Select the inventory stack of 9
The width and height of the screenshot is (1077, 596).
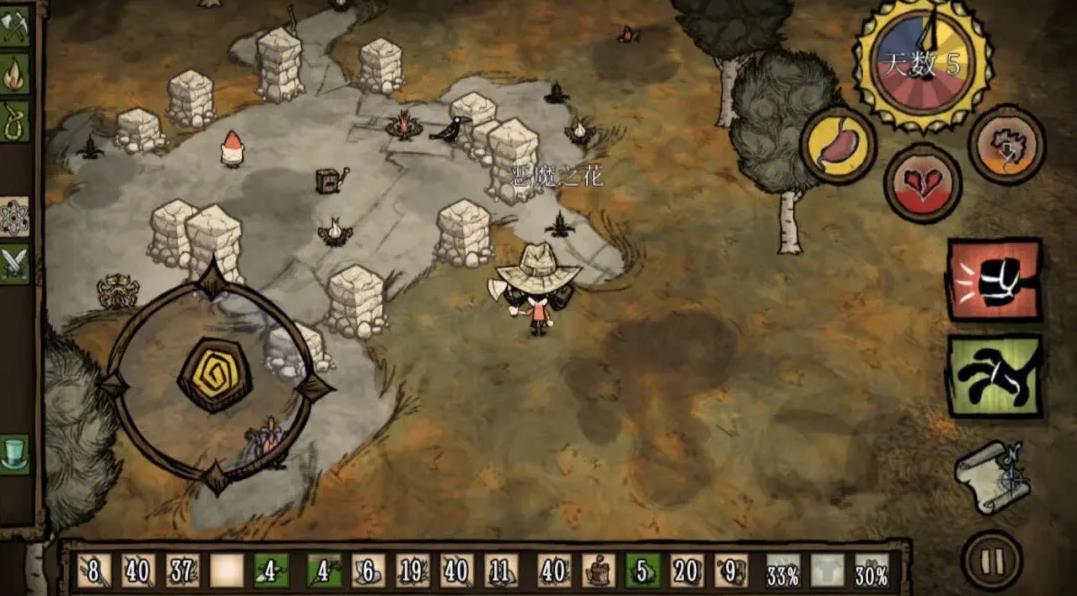pos(731,571)
